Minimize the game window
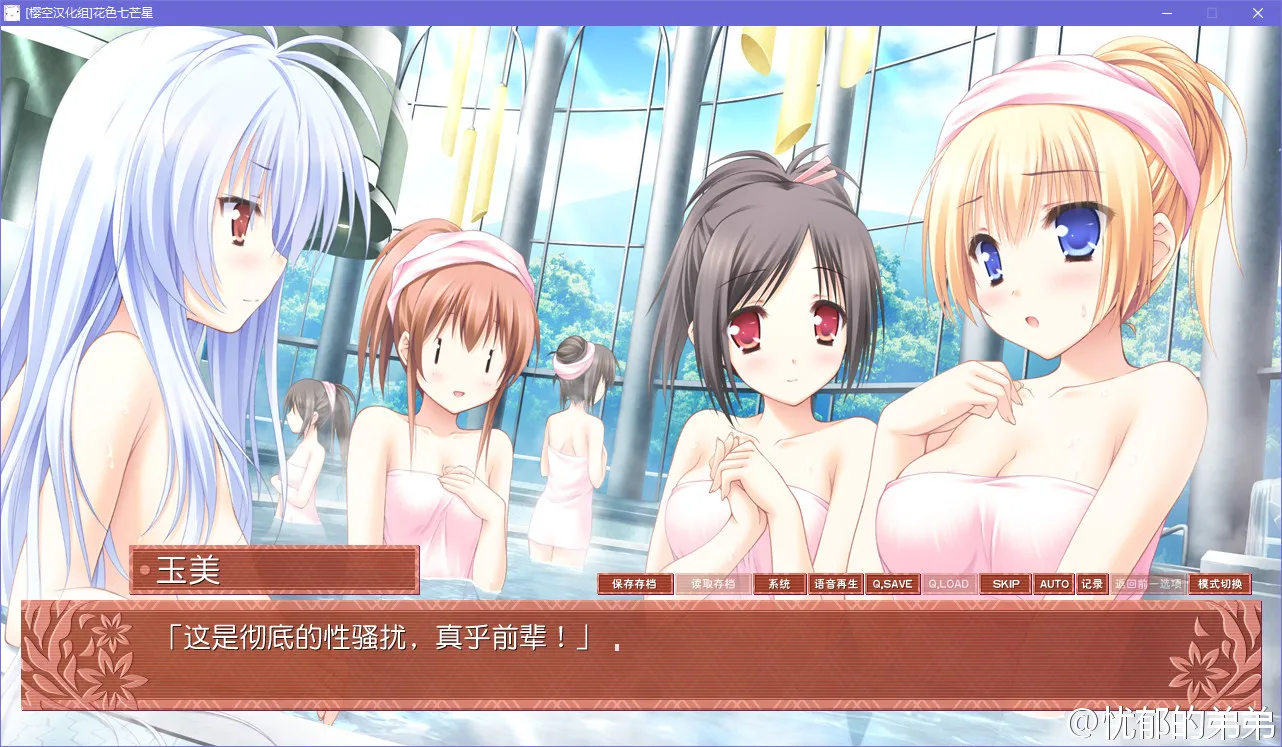The height and width of the screenshot is (747, 1282). tap(1166, 13)
